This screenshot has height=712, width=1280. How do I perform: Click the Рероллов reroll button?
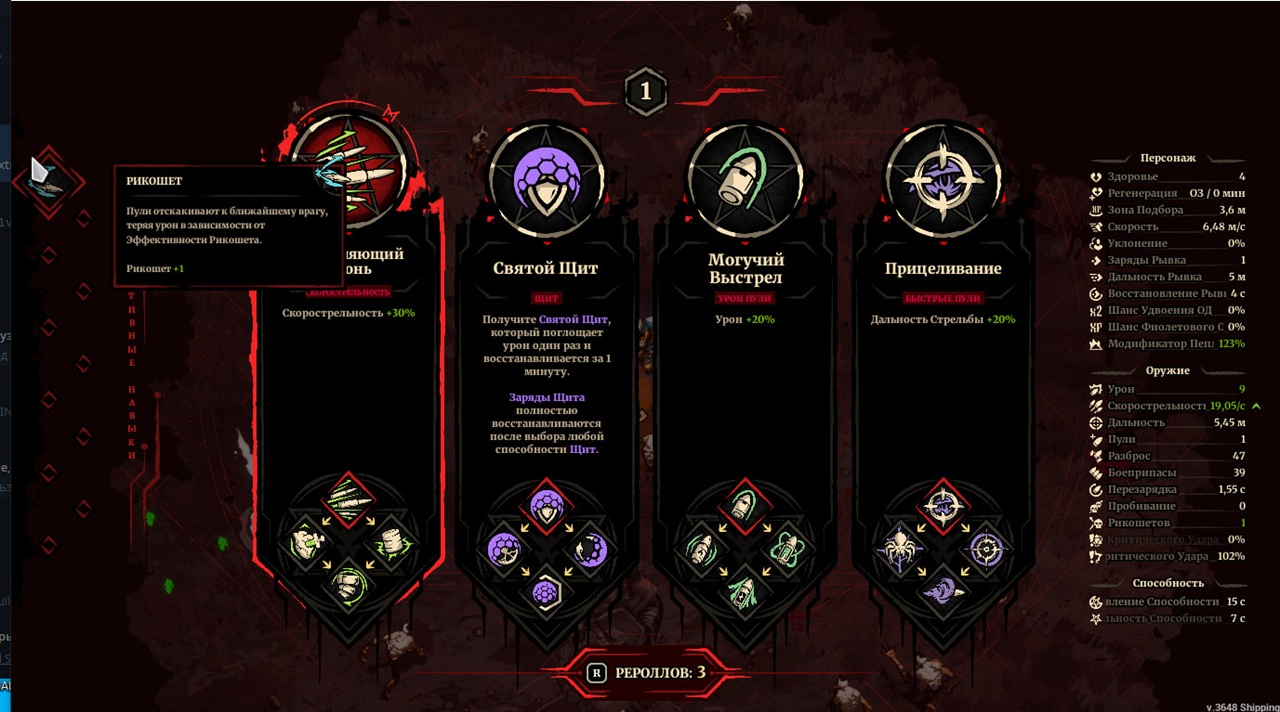coord(645,672)
